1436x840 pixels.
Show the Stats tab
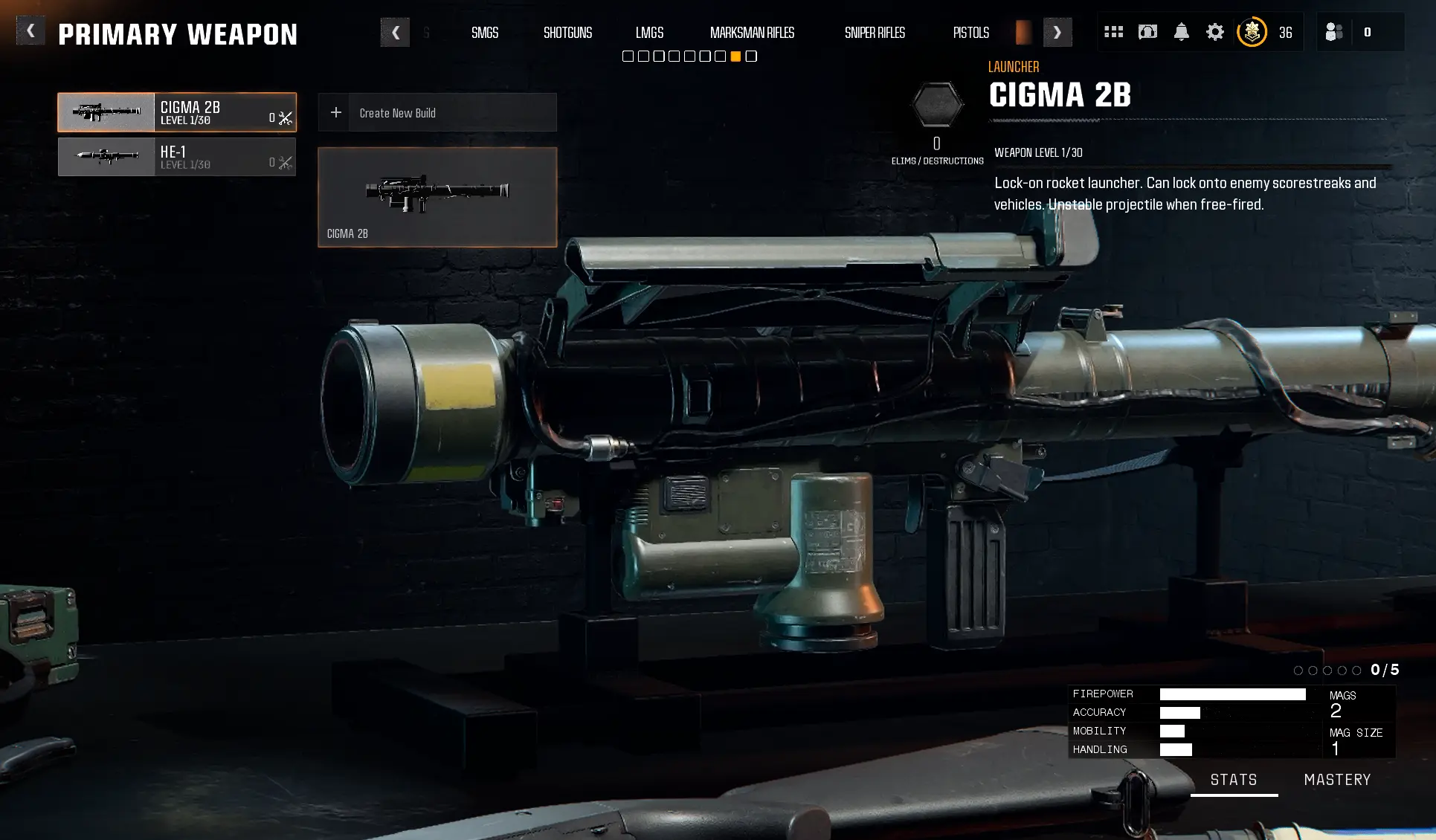(1234, 780)
